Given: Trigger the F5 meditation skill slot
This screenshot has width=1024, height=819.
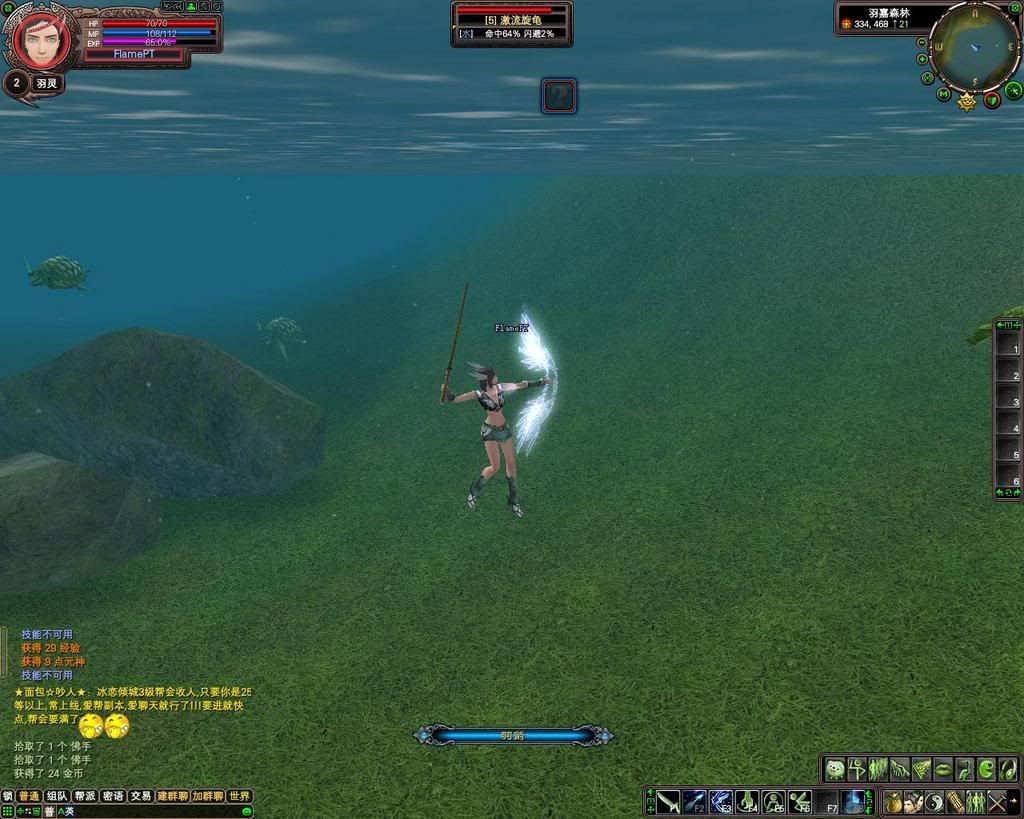Looking at the screenshot, I should point(773,801).
